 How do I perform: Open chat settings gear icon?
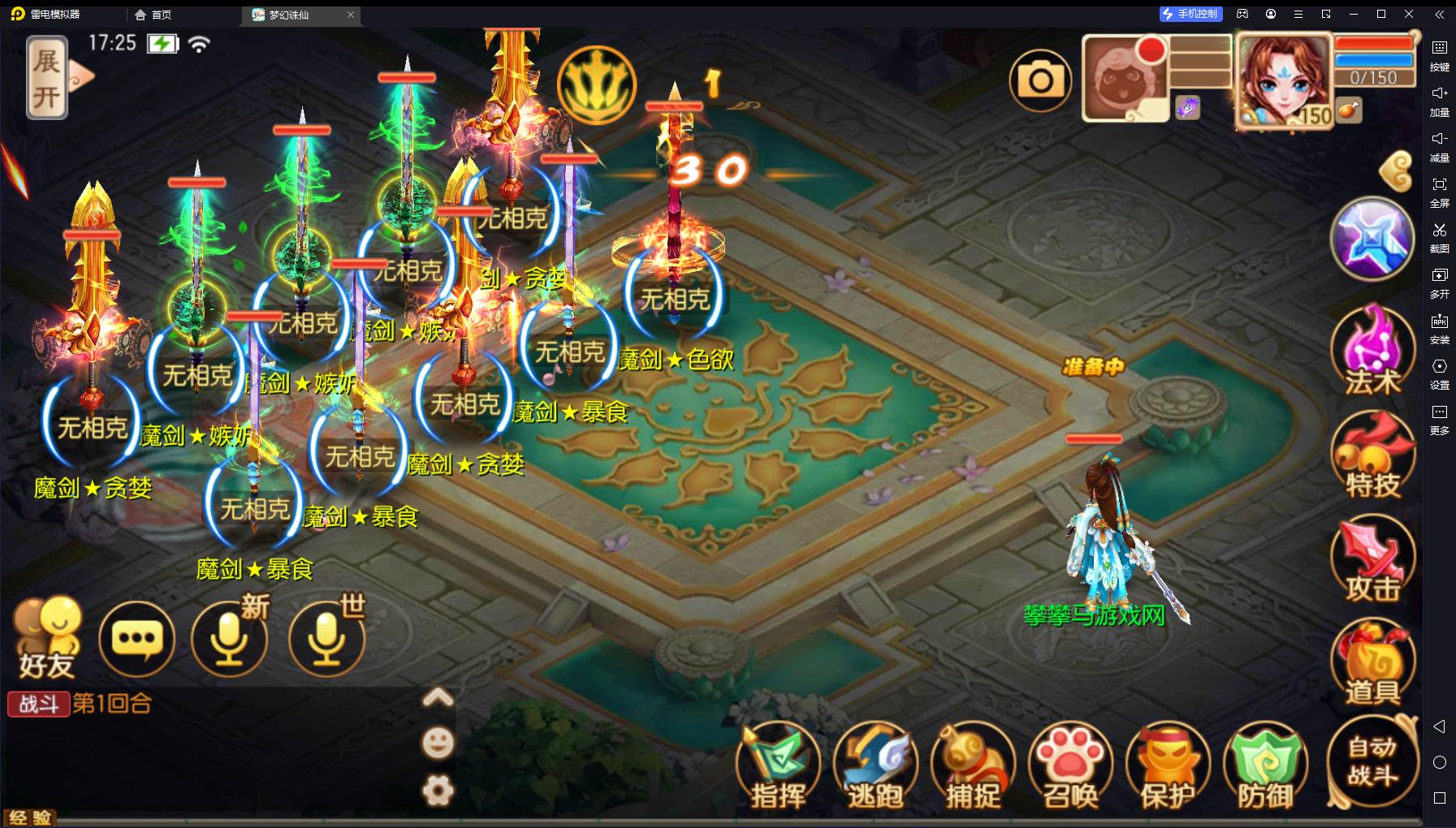438,790
